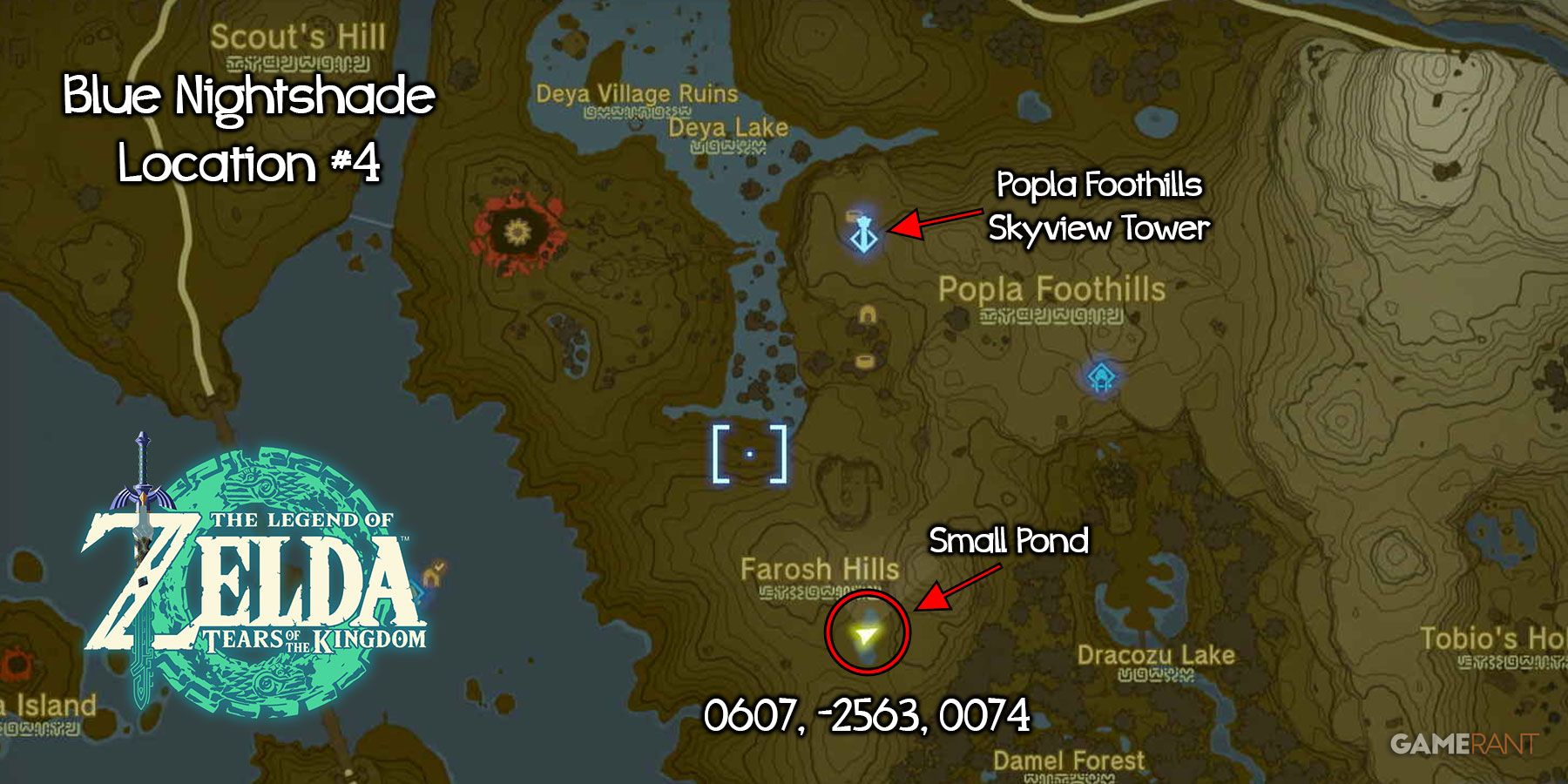The image size is (1568, 784).
Task: Select the Popla Foothills Skyview Tower icon
Action: [x=865, y=240]
